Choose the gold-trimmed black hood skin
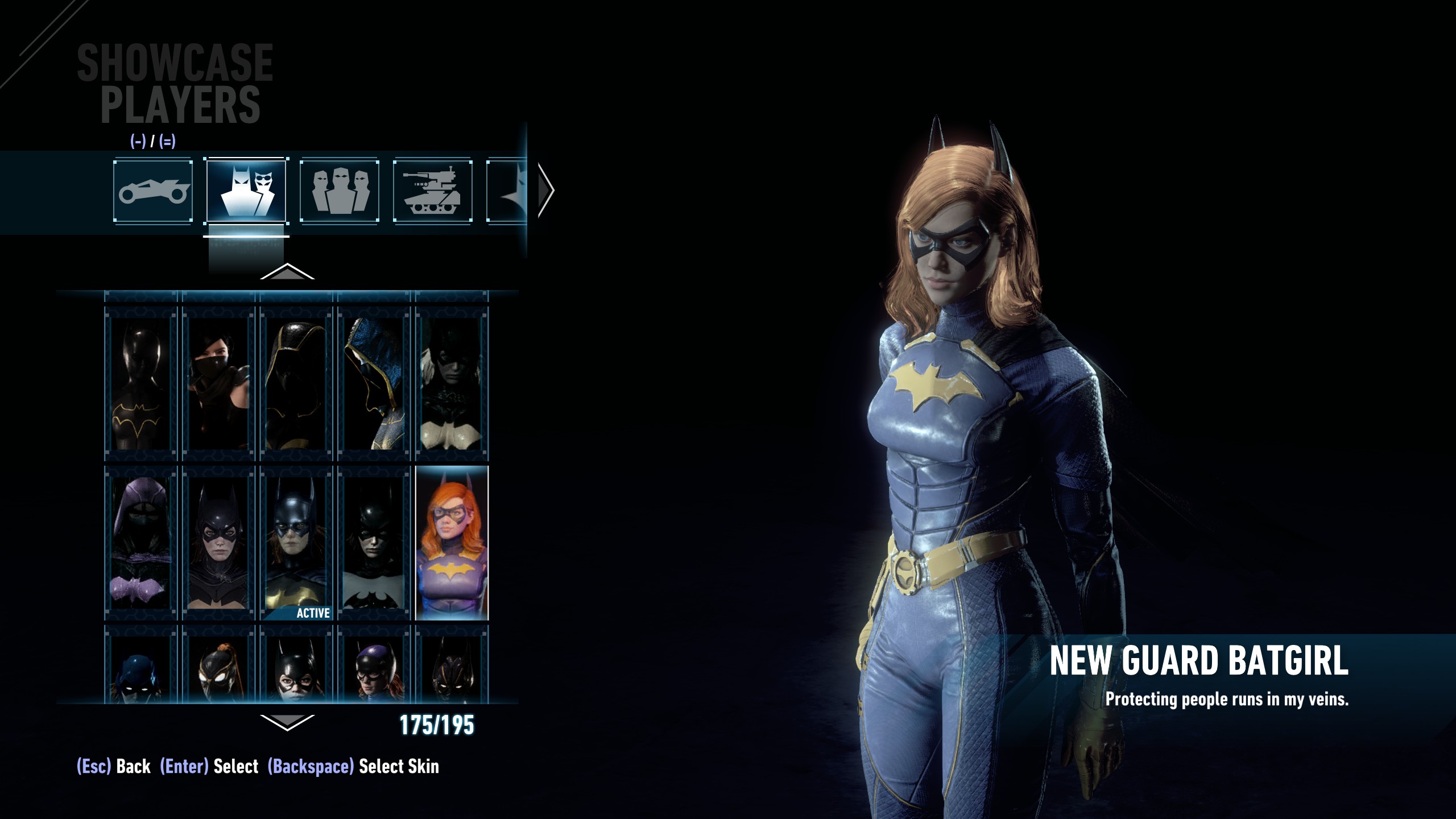Viewport: 1456px width, 819px height. tap(296, 384)
